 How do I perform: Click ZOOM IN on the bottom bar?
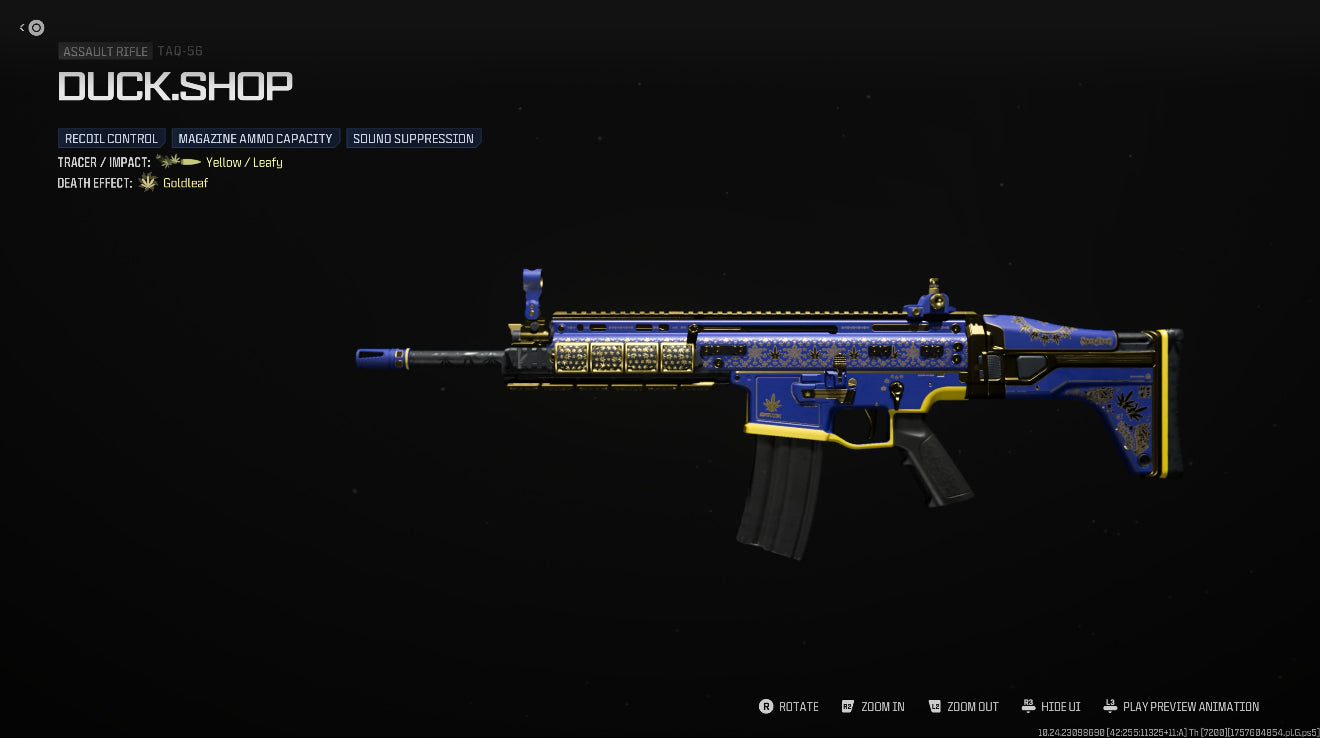coord(882,707)
